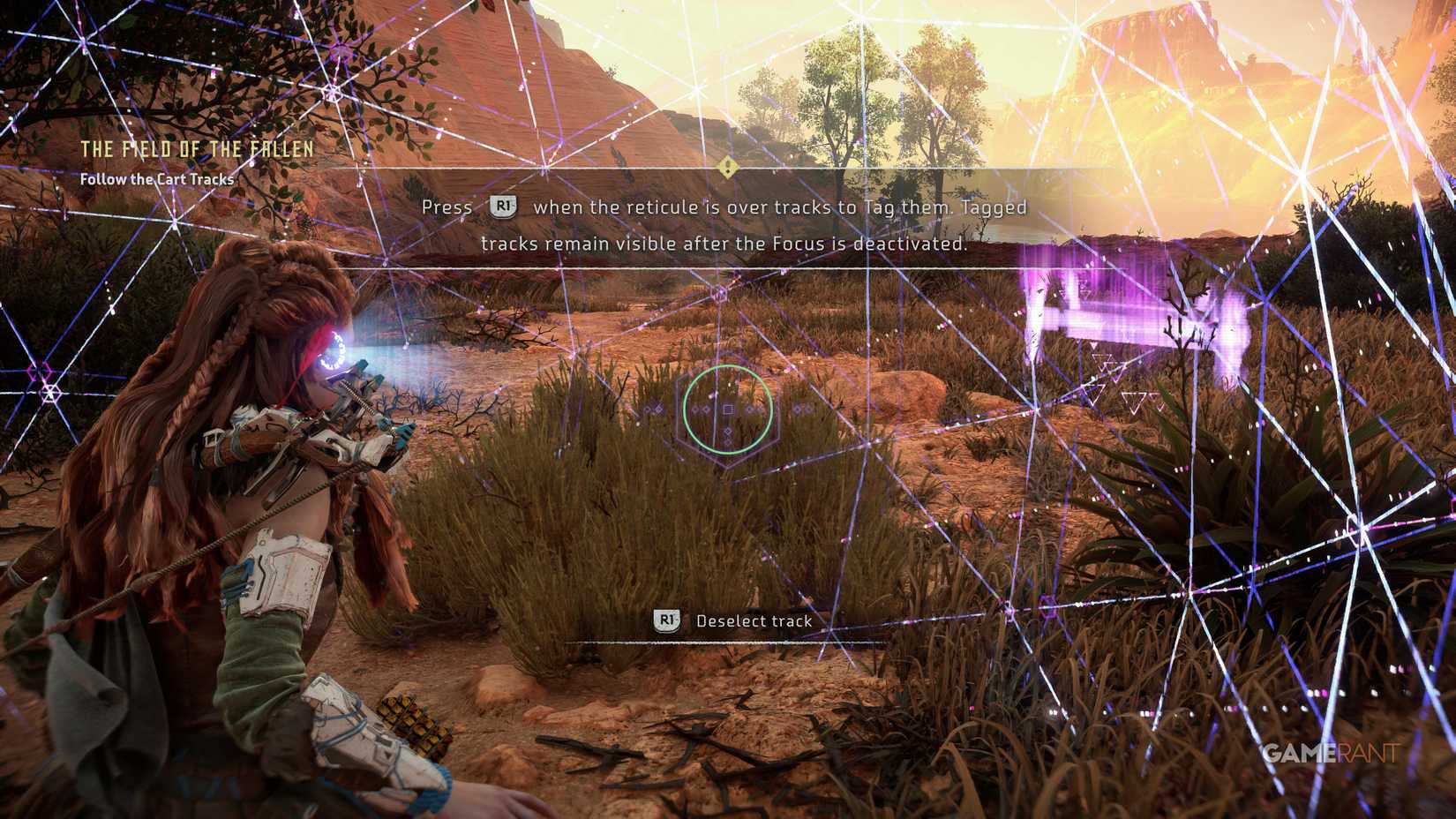Click the tutorial instruction text line
The width and height of the screenshot is (1456, 819).
click(x=724, y=207)
